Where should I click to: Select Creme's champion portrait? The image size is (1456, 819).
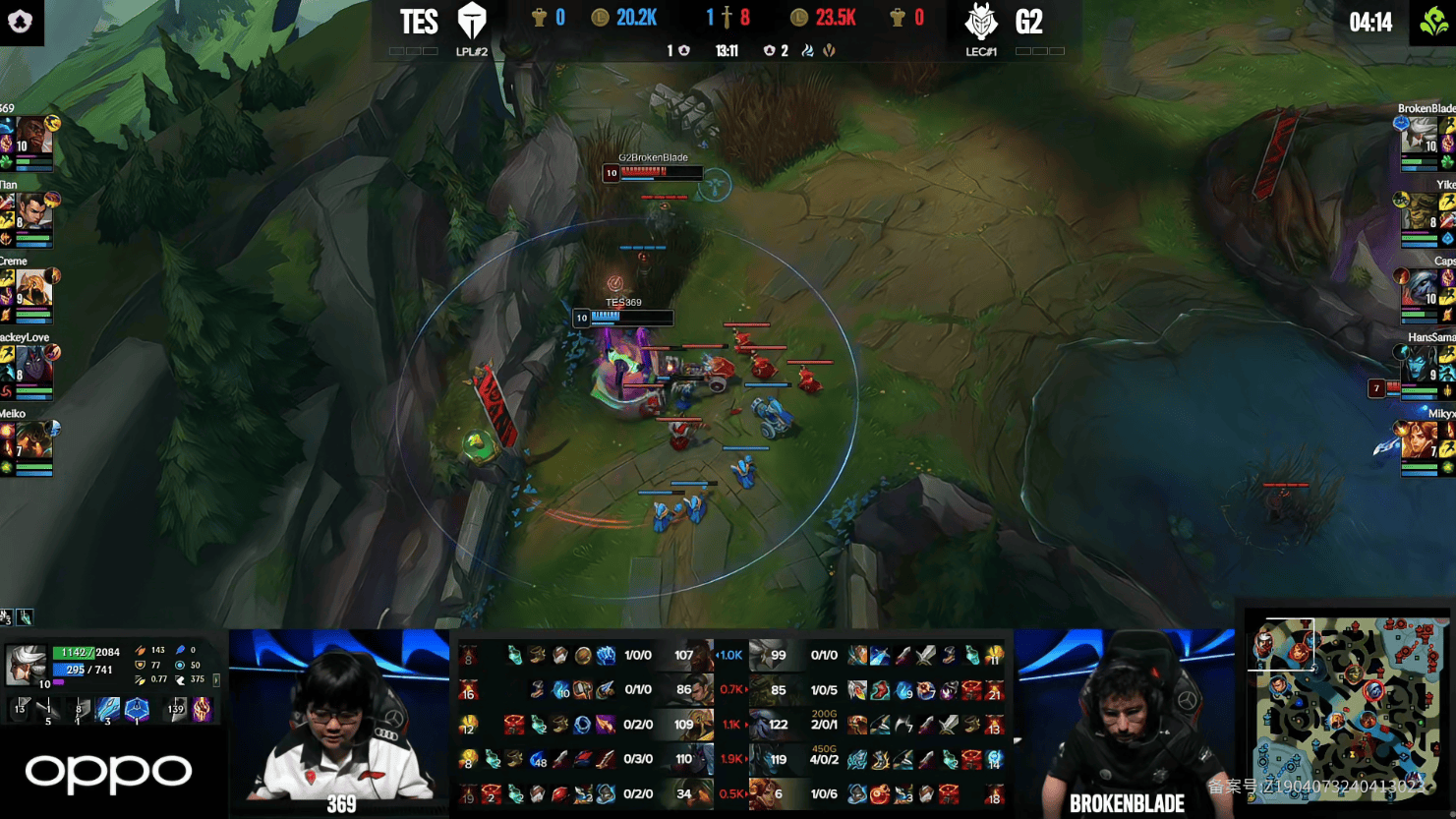click(32, 288)
